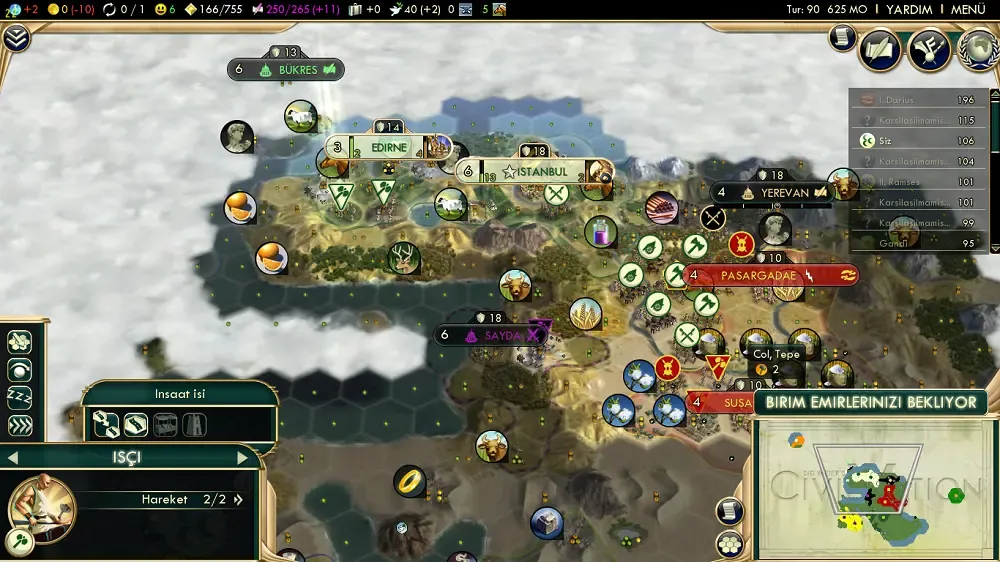This screenshot has height=562, width=1000.
Task: Open the diplomacy globe icon
Action: pyautogui.click(x=978, y=49)
